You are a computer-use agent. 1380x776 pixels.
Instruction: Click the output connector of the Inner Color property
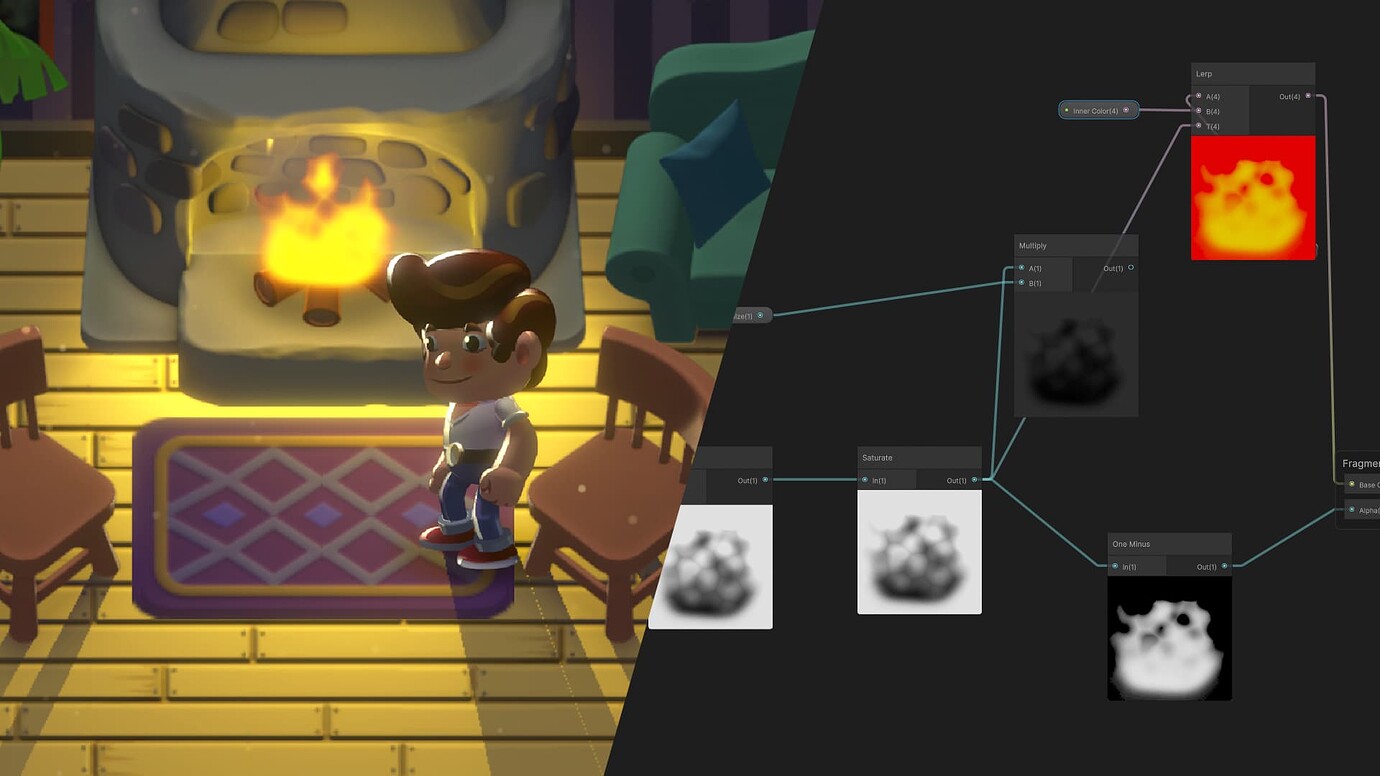click(1126, 110)
